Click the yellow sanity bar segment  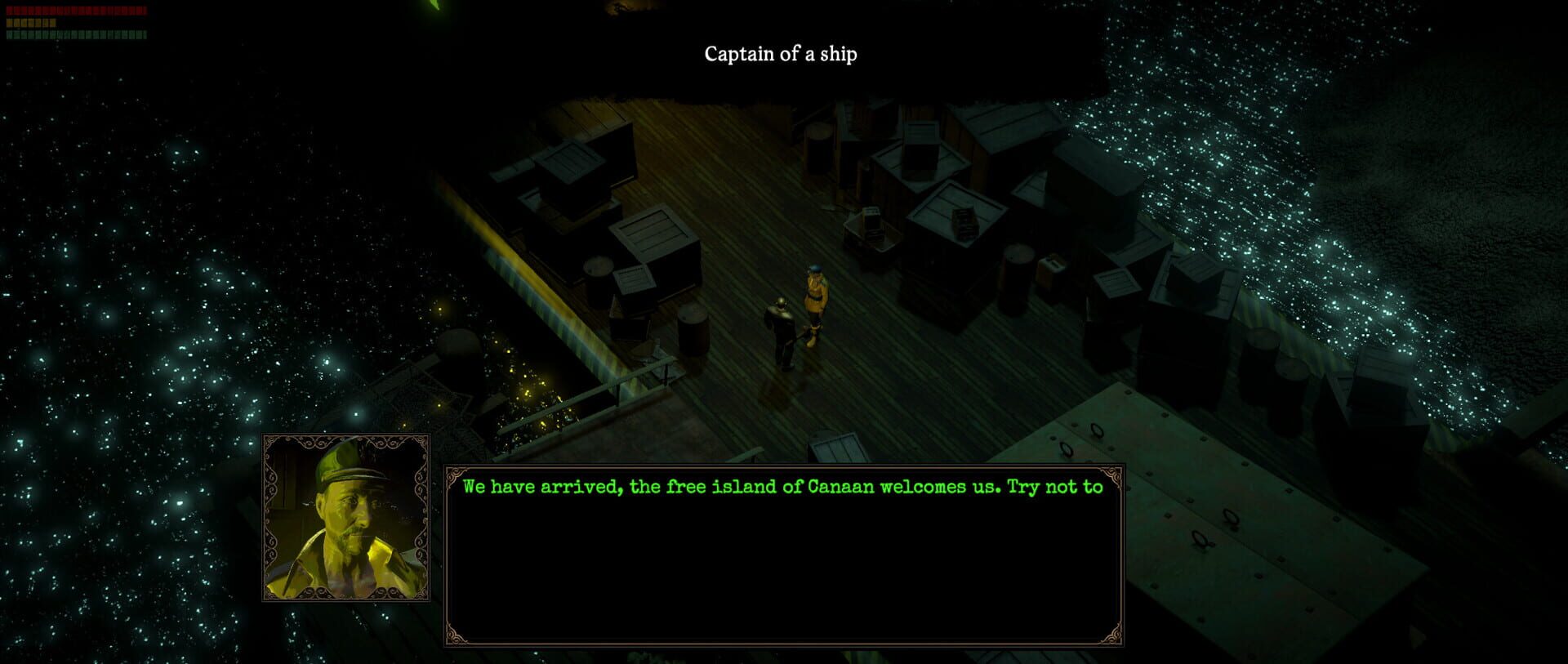click(x=33, y=22)
